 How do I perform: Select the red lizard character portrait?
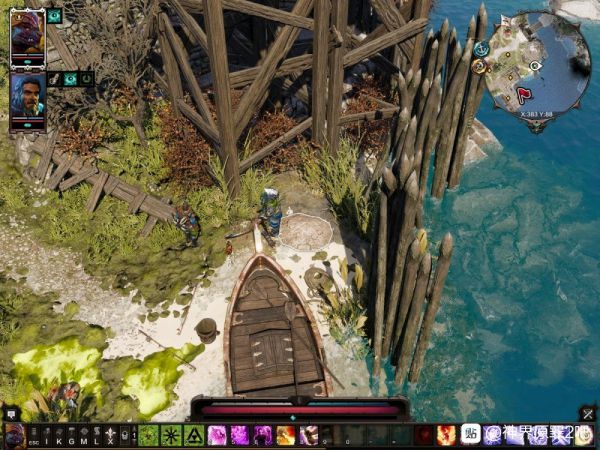click(27, 34)
